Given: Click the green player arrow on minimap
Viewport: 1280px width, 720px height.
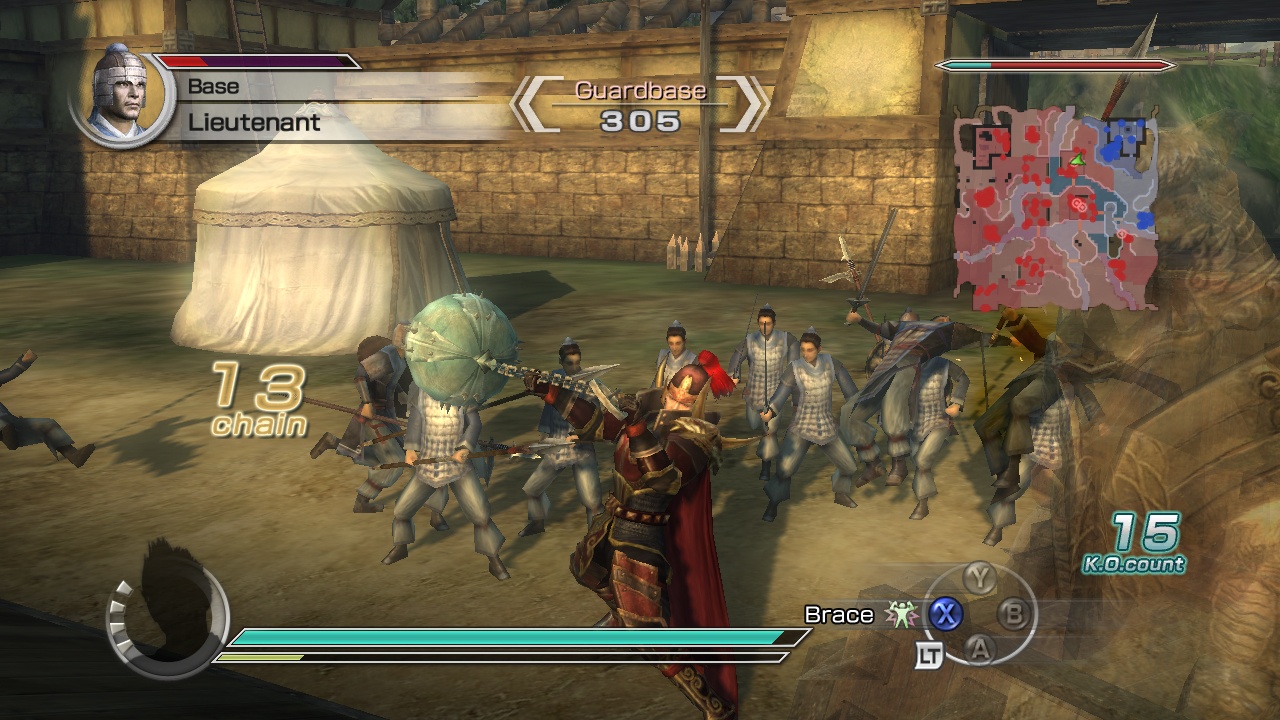Looking at the screenshot, I should (x=1077, y=160).
